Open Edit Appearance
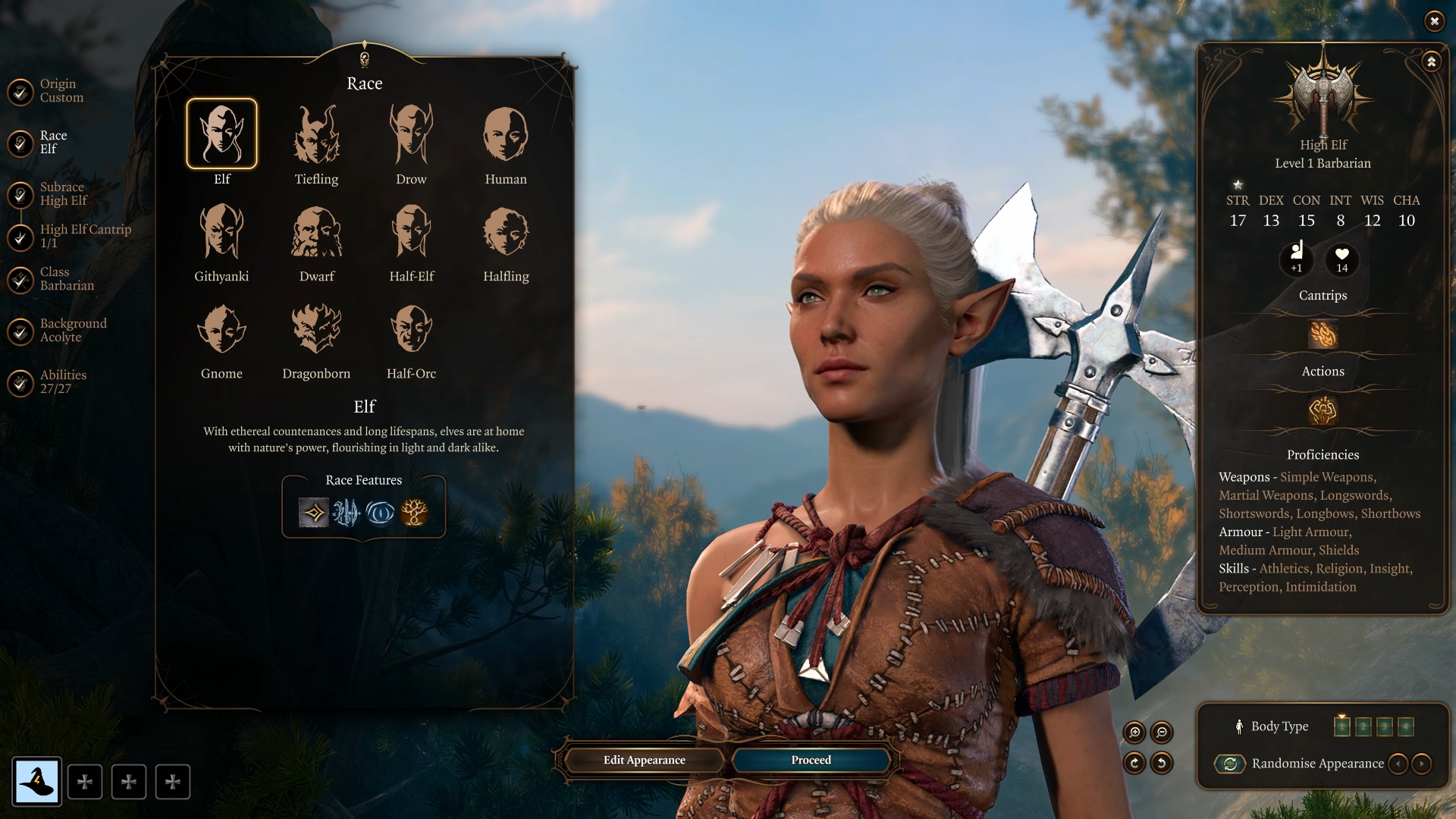This screenshot has width=1456, height=819. 643,759
